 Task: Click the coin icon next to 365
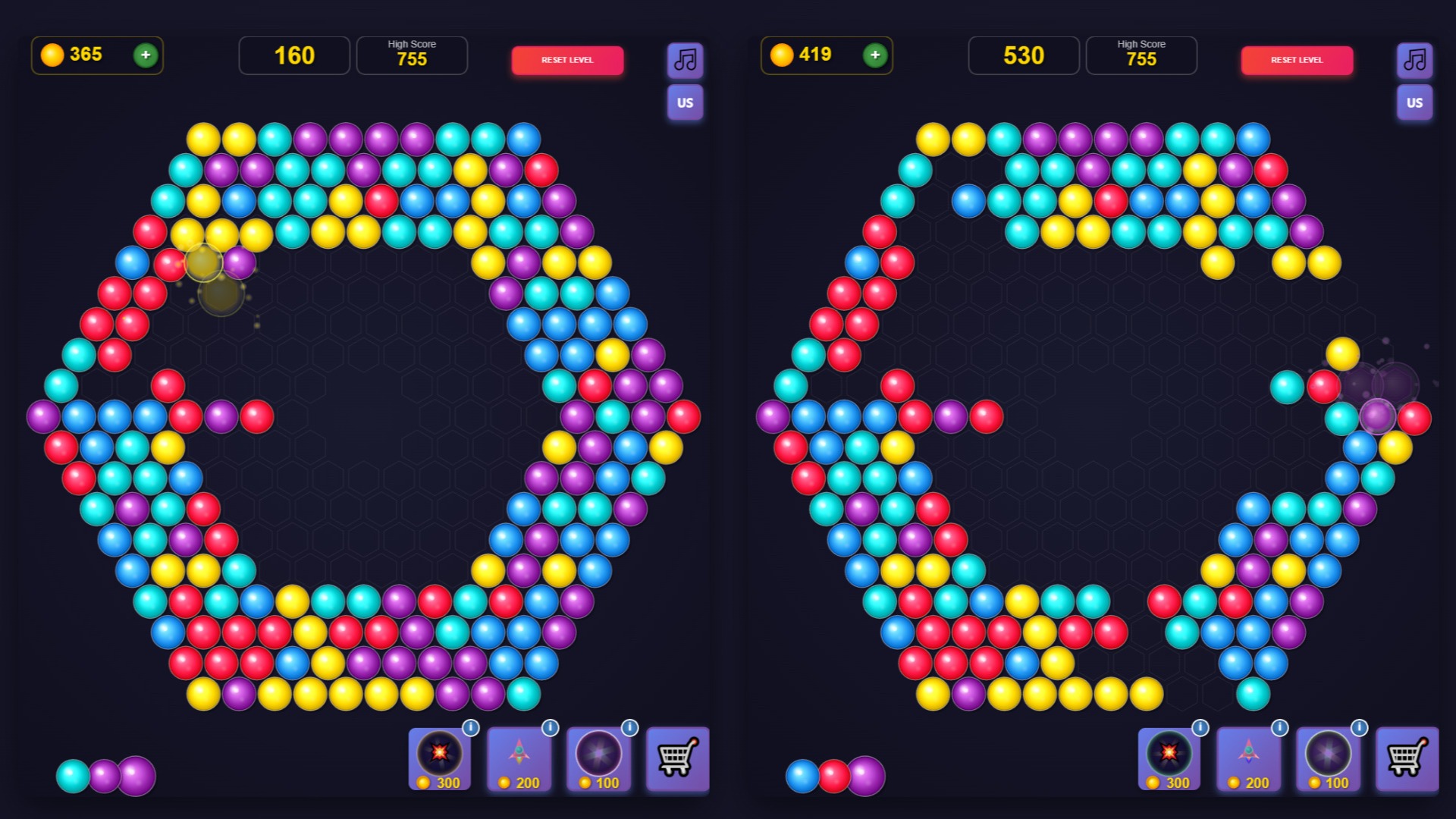51,55
